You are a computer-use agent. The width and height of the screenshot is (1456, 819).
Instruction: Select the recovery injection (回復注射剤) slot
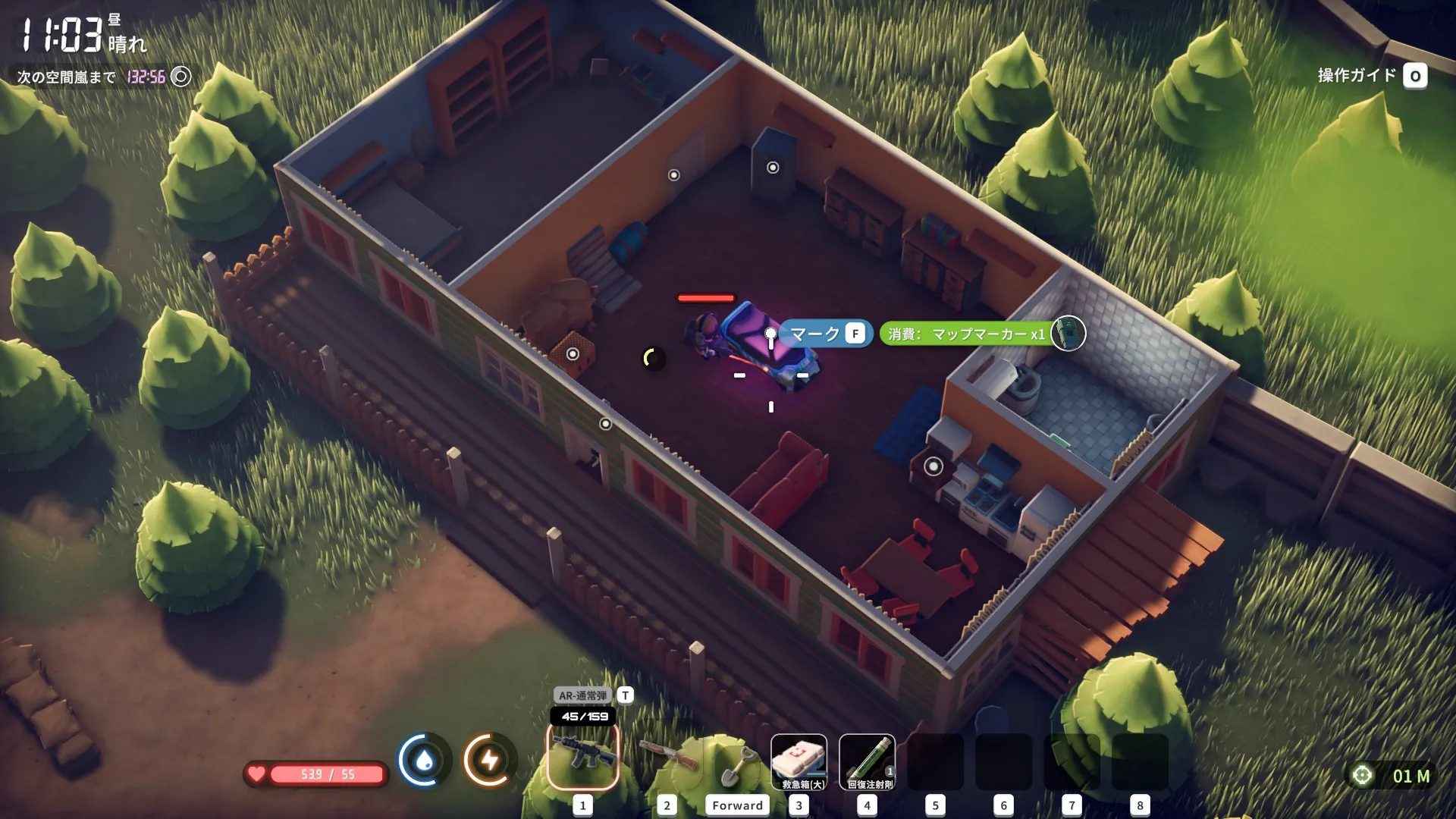pyautogui.click(x=867, y=761)
